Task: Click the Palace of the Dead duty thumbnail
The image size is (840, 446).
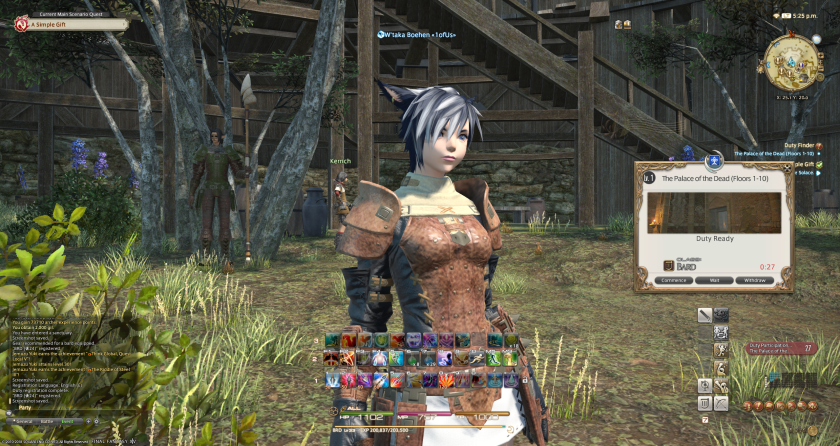Action: 714,213
